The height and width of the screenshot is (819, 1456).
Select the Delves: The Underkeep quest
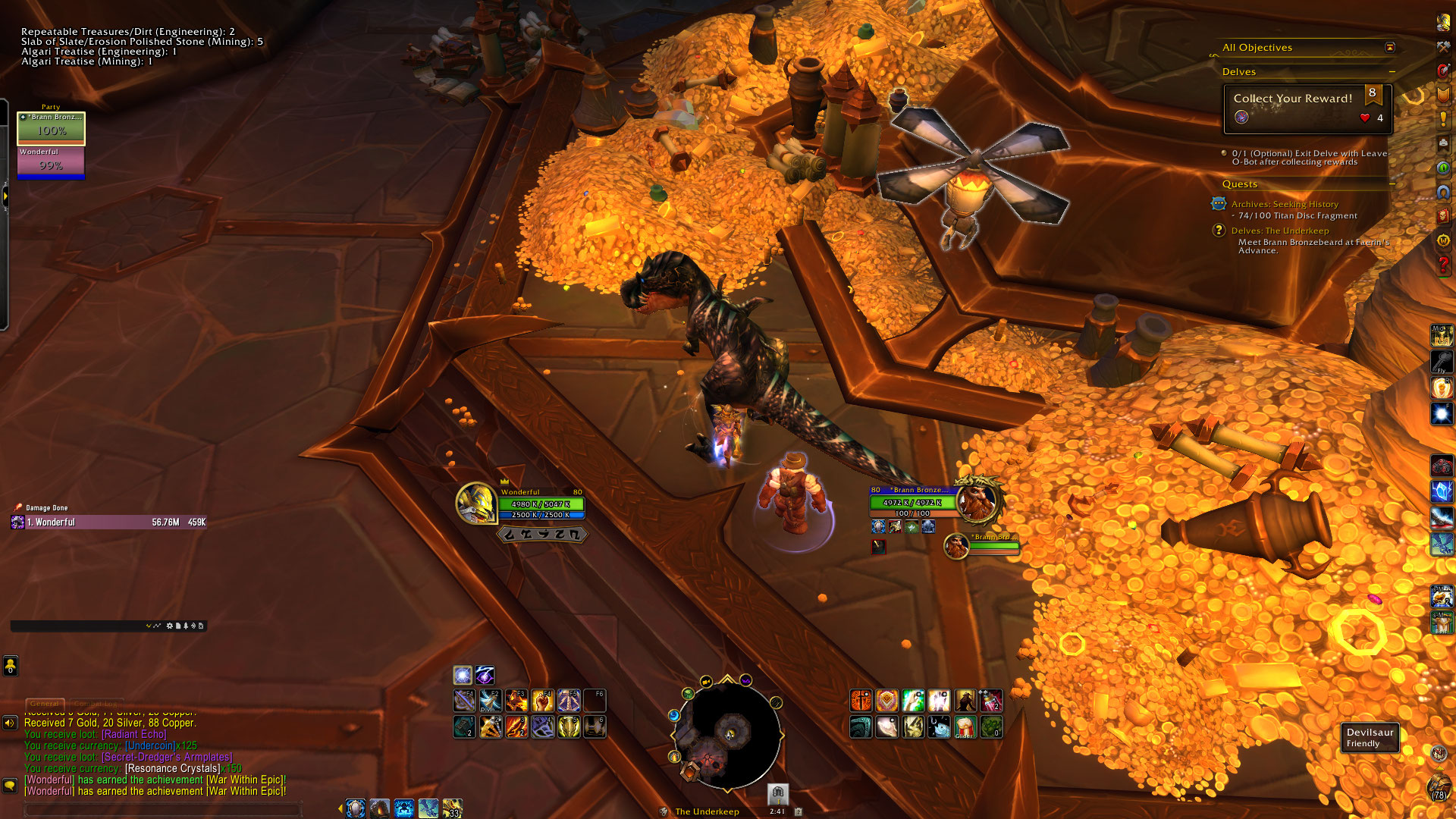tap(1279, 231)
